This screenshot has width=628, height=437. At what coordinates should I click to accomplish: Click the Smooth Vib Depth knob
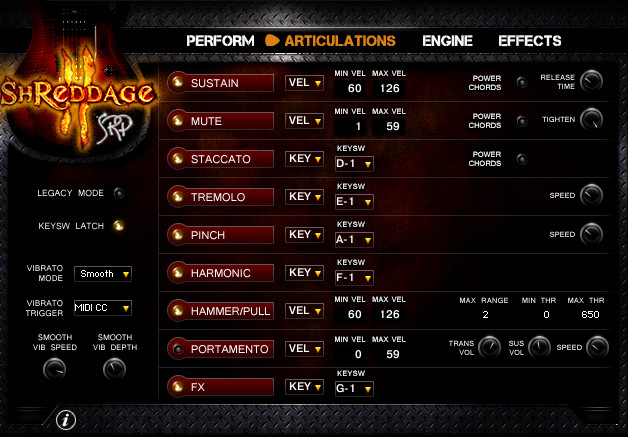tap(114, 369)
